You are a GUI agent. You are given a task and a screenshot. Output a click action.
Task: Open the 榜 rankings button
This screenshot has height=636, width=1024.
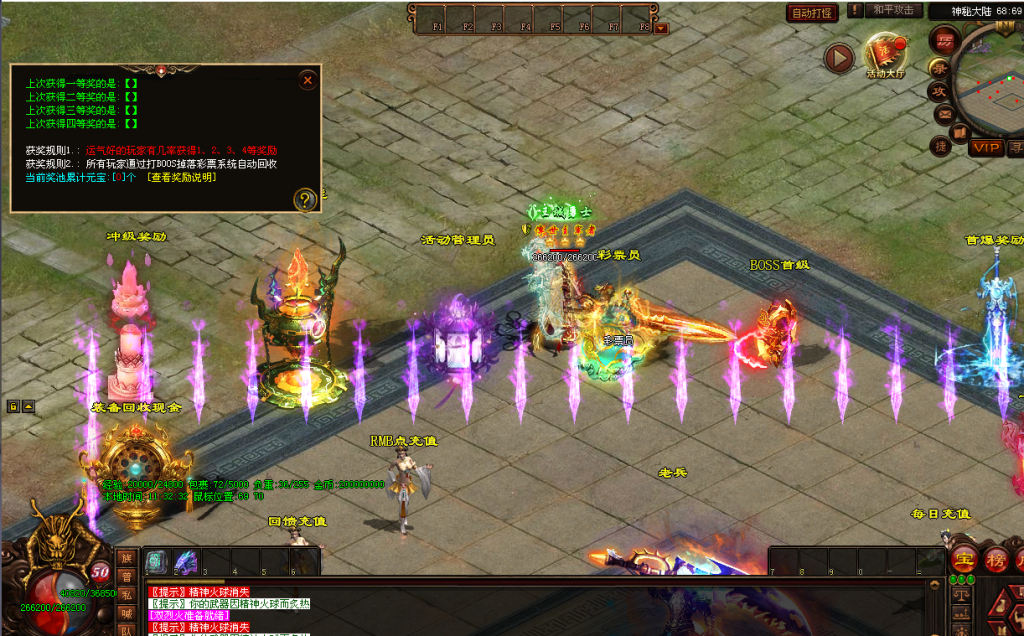(x=997, y=558)
